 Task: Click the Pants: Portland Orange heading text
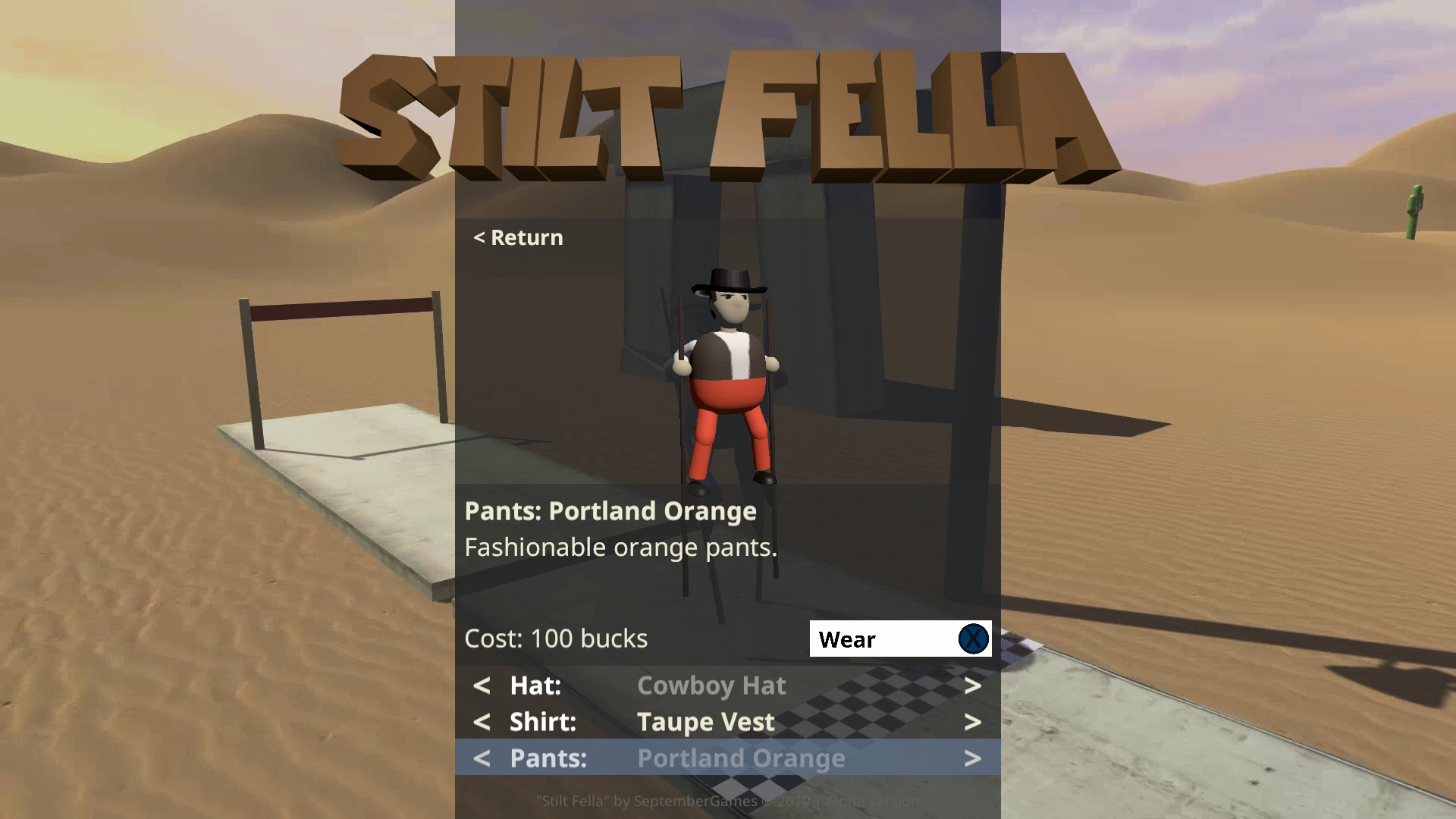[610, 511]
